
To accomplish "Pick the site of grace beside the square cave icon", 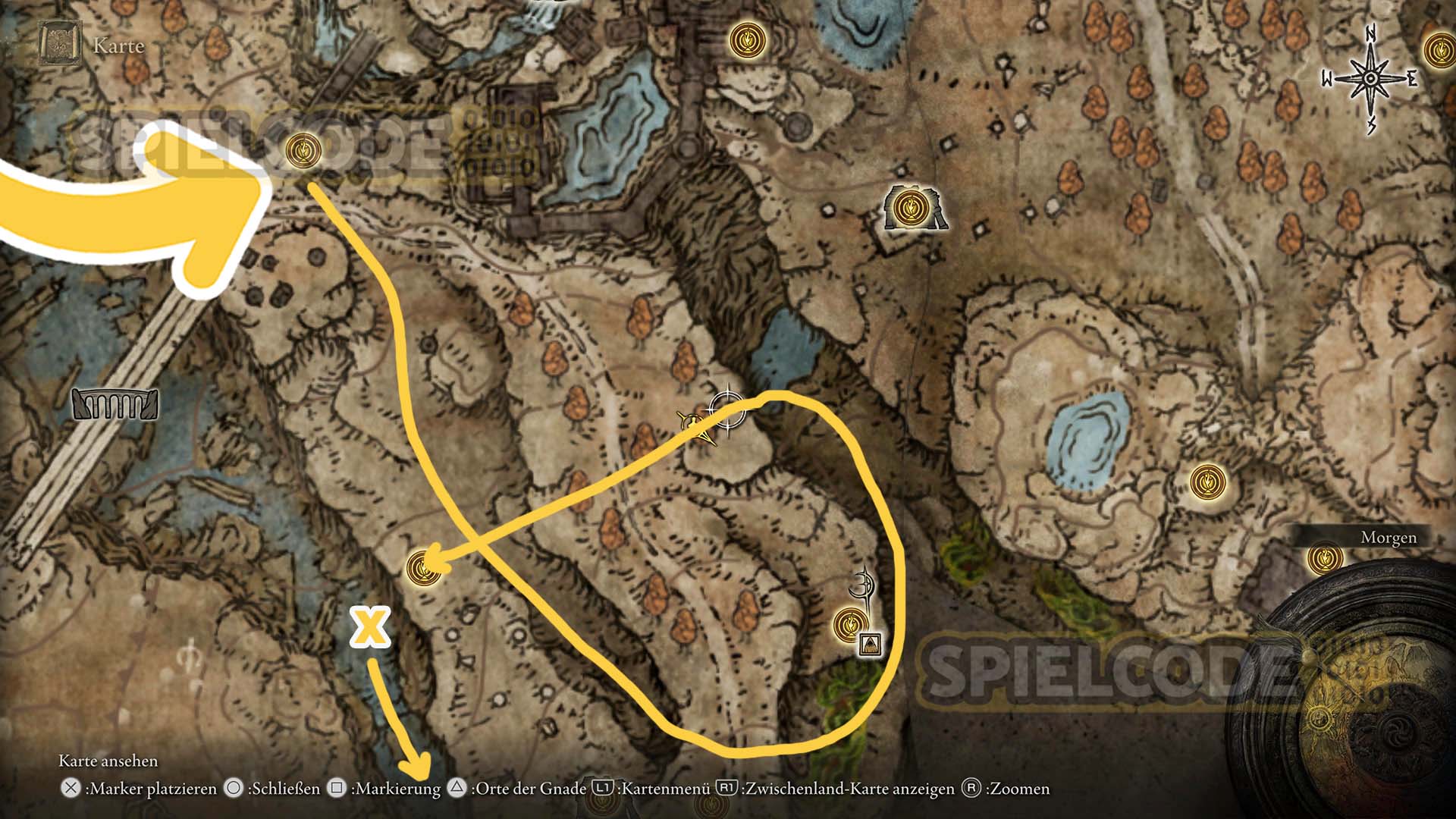I will [x=850, y=624].
